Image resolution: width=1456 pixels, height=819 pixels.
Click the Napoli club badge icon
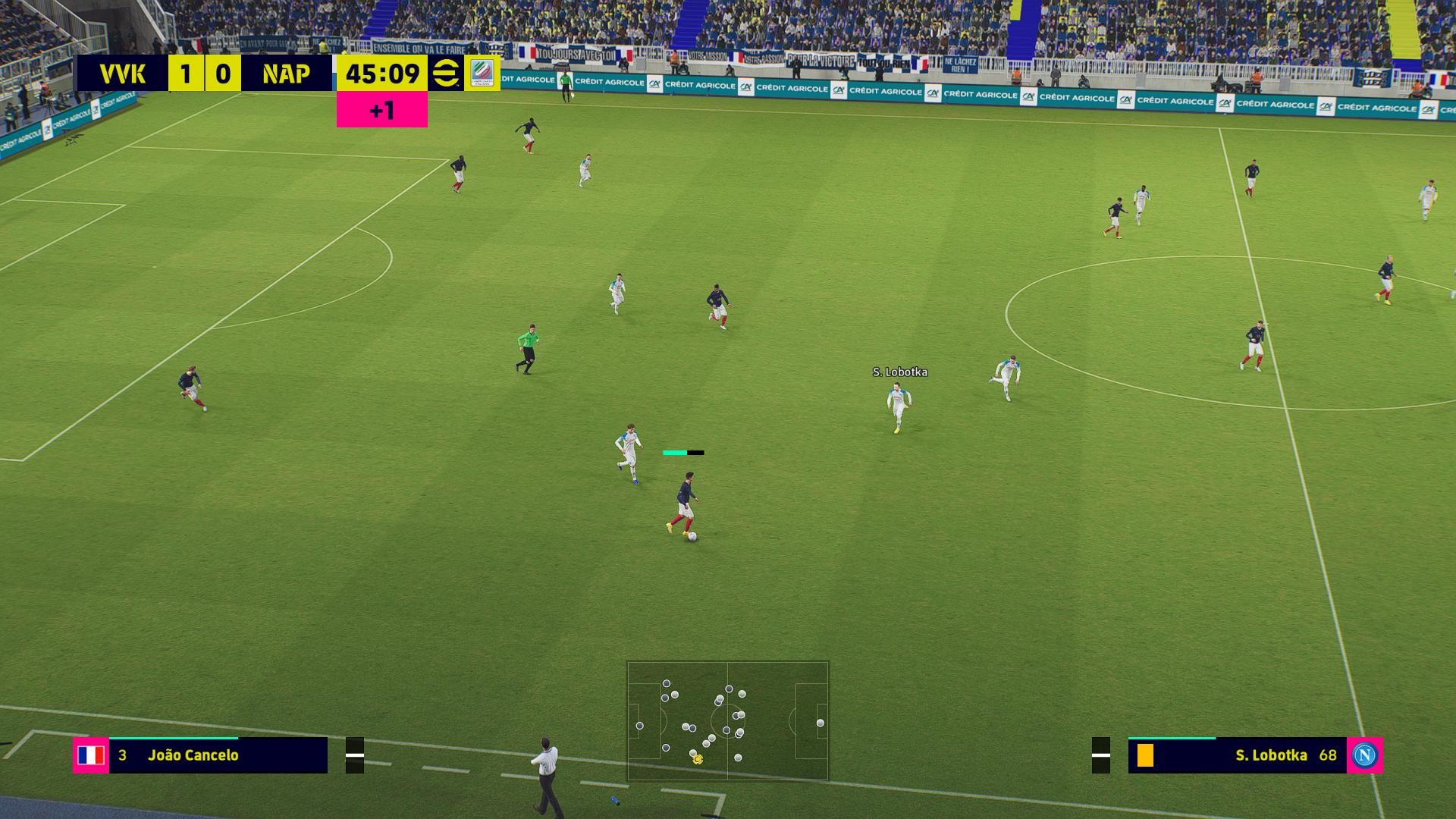tap(1364, 755)
